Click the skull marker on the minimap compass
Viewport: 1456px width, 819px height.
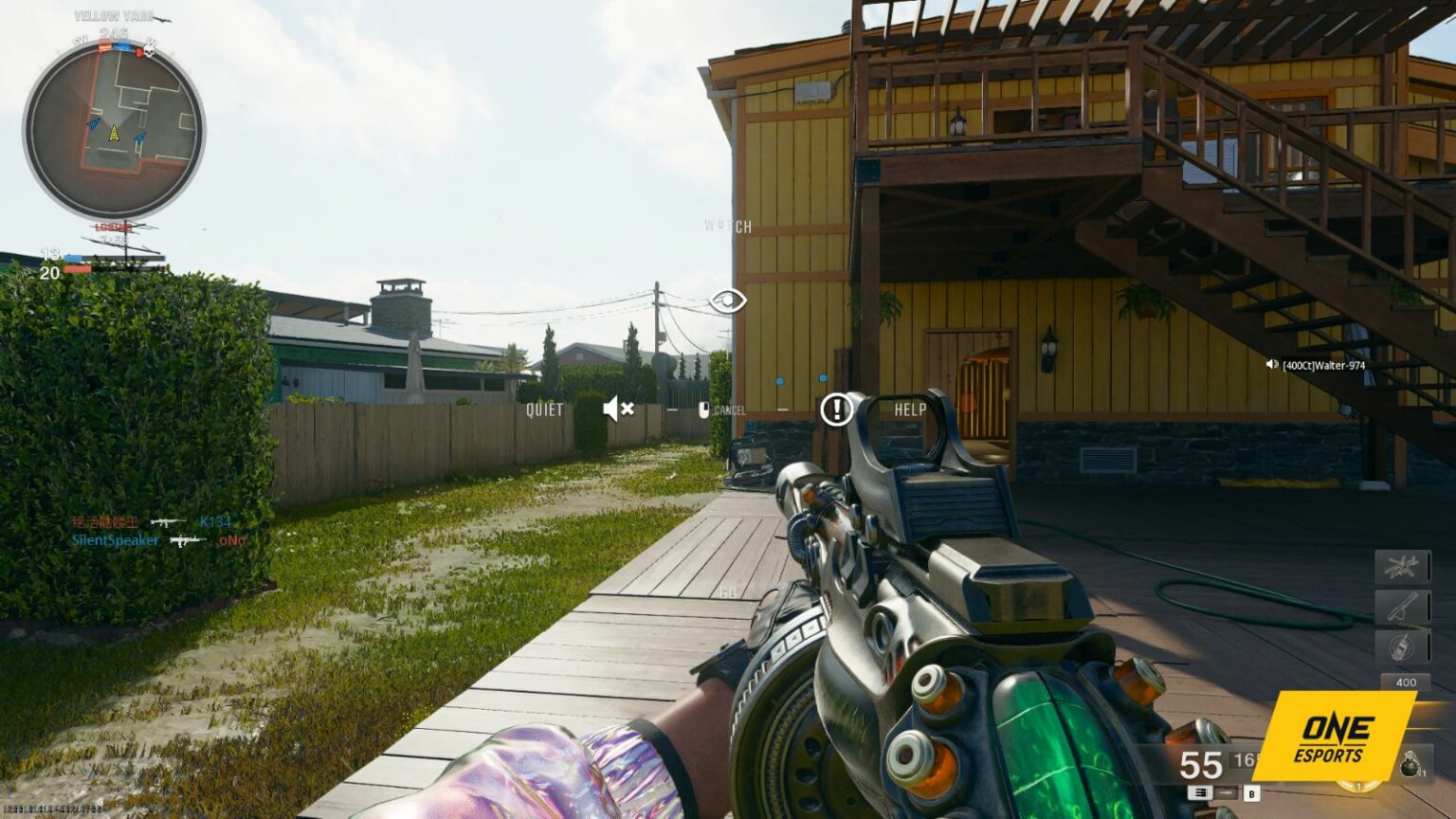[149, 52]
